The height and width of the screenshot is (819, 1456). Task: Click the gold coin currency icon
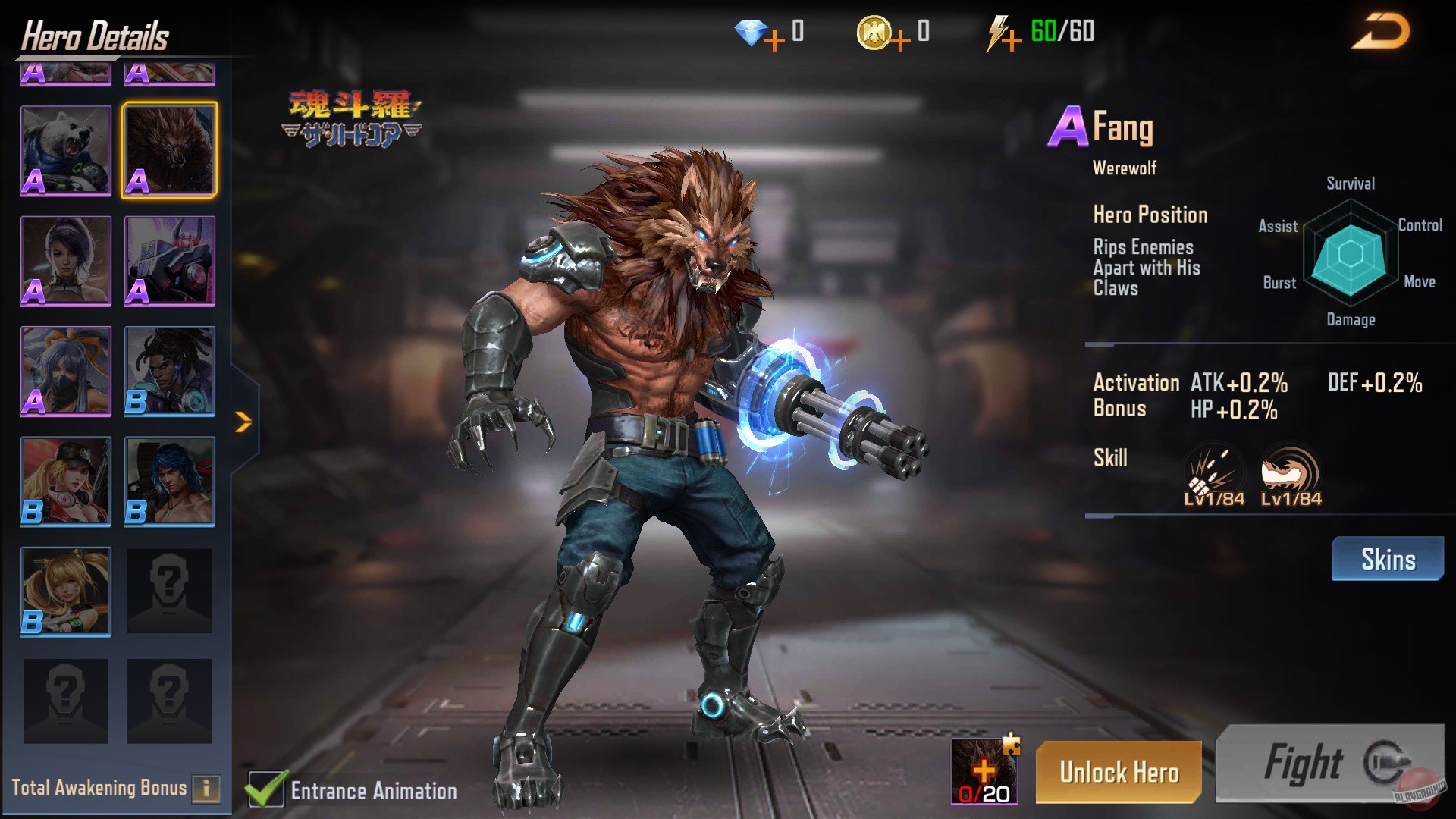tap(874, 32)
